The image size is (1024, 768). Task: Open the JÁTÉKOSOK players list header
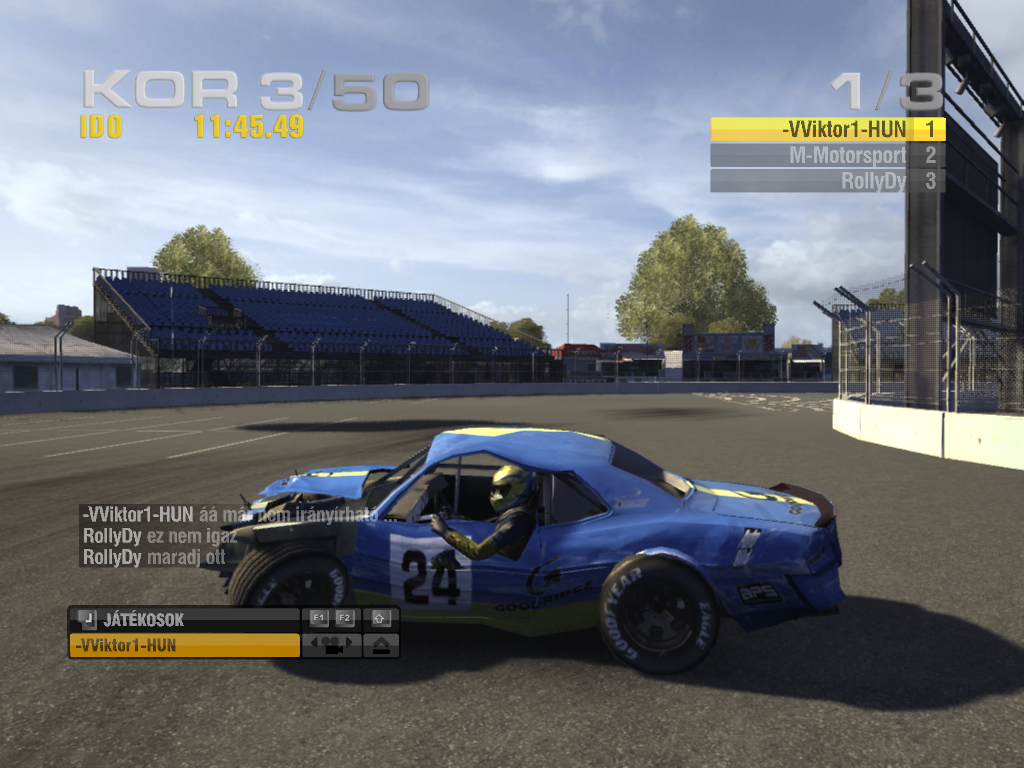(x=184, y=620)
